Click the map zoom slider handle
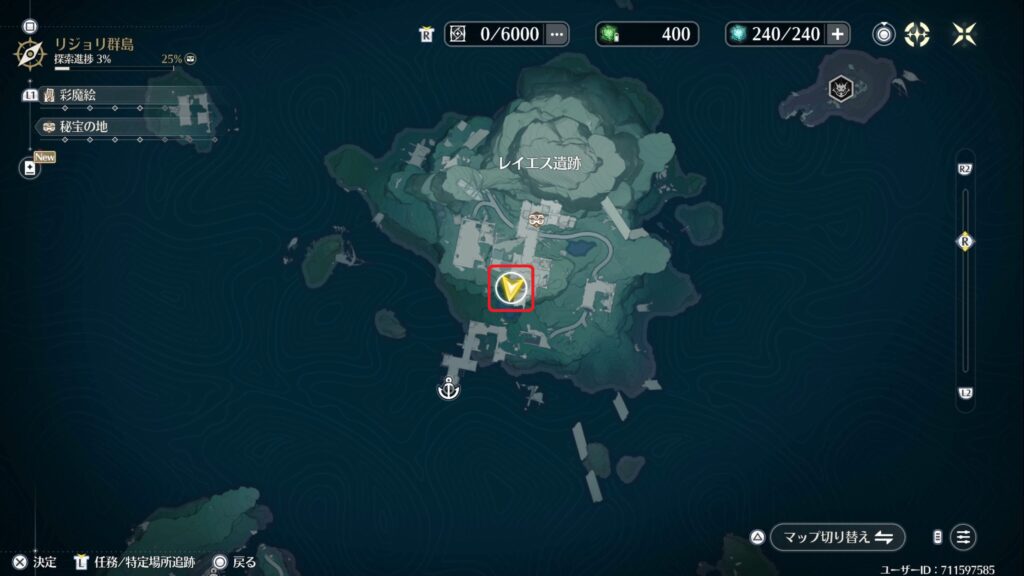This screenshot has height=576, width=1024. [965, 242]
